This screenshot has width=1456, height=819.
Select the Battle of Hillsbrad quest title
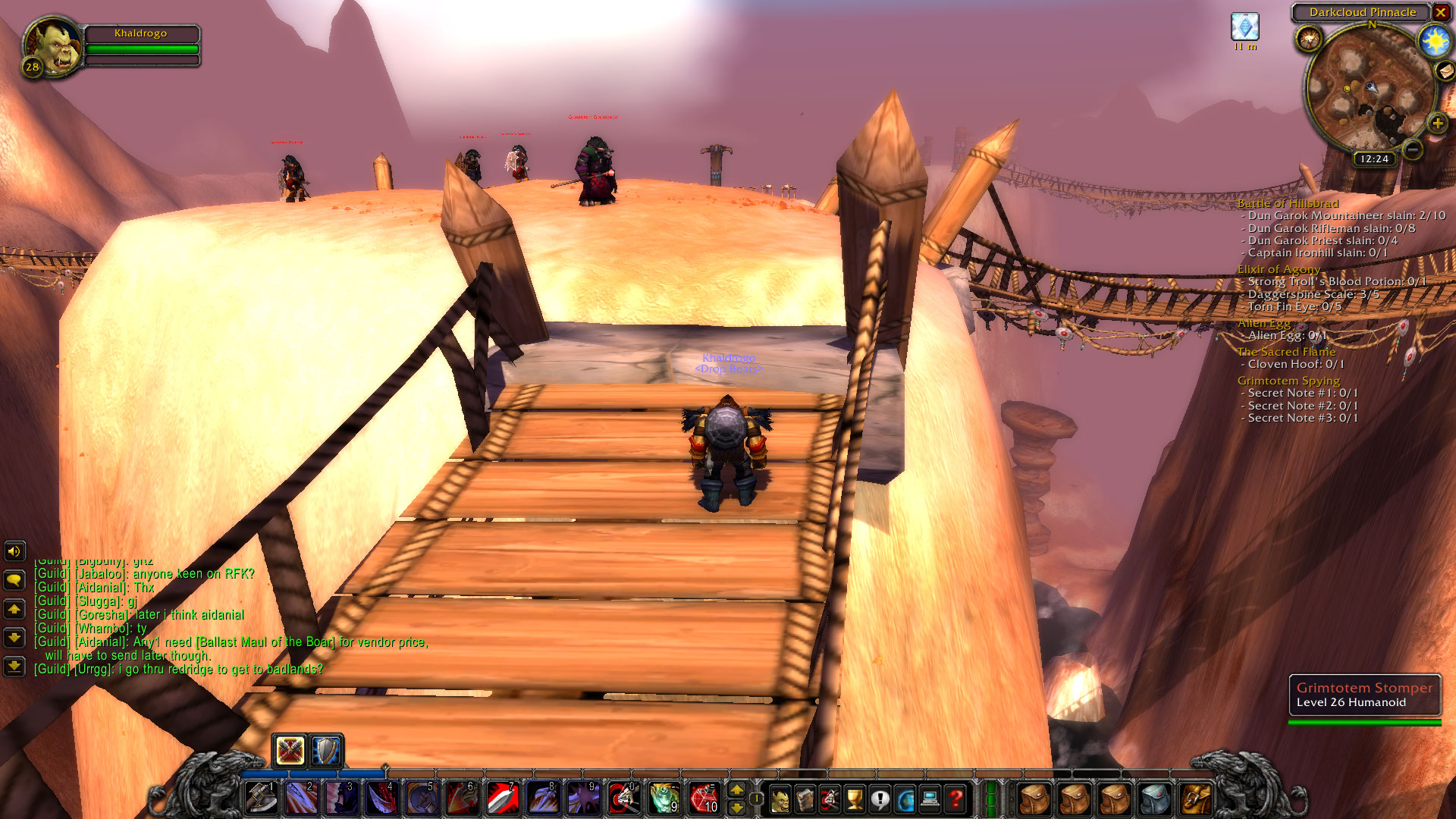(x=1288, y=203)
